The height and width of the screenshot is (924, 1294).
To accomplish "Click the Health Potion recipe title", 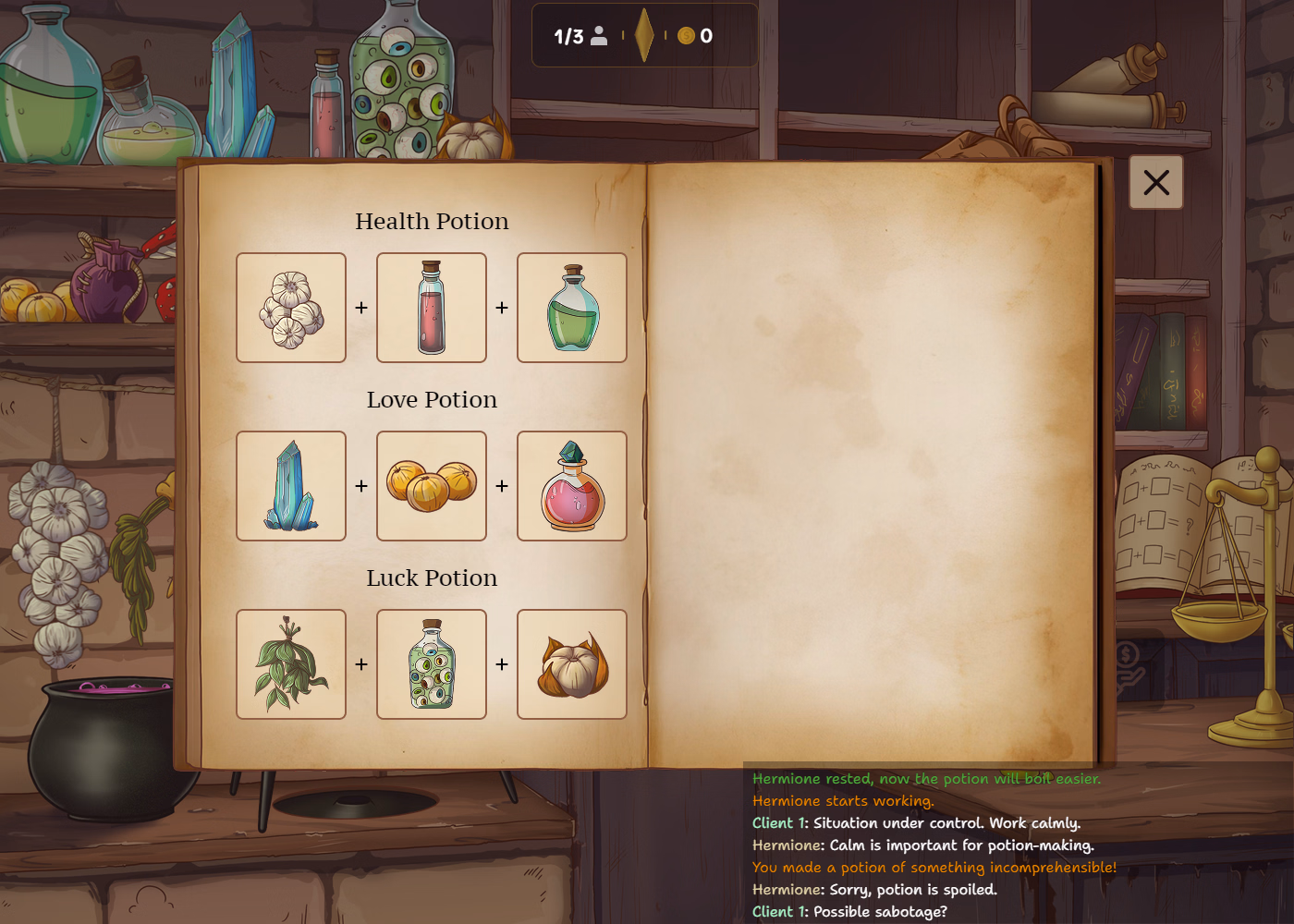I will [431, 221].
